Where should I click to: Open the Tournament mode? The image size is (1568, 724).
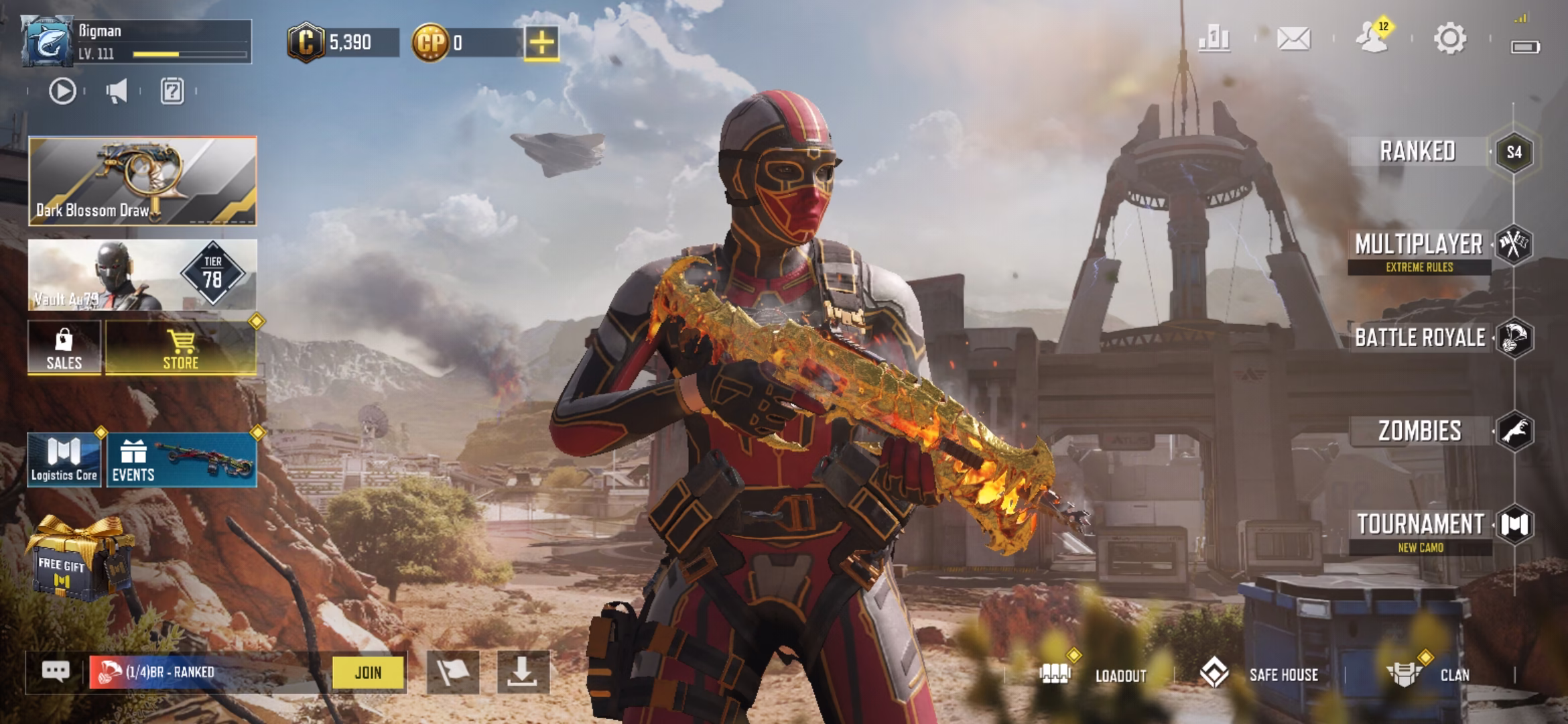1420,524
